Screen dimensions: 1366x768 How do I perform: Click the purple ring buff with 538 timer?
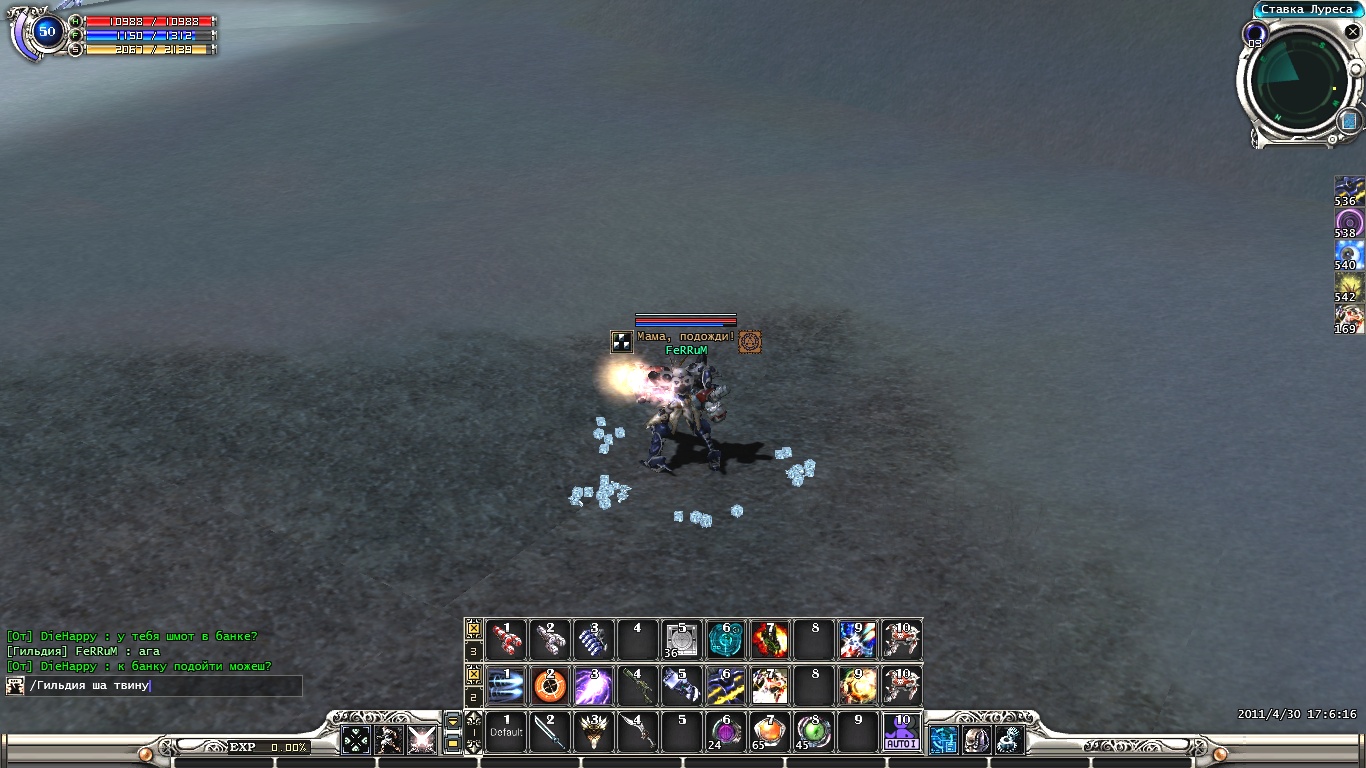pos(1349,223)
